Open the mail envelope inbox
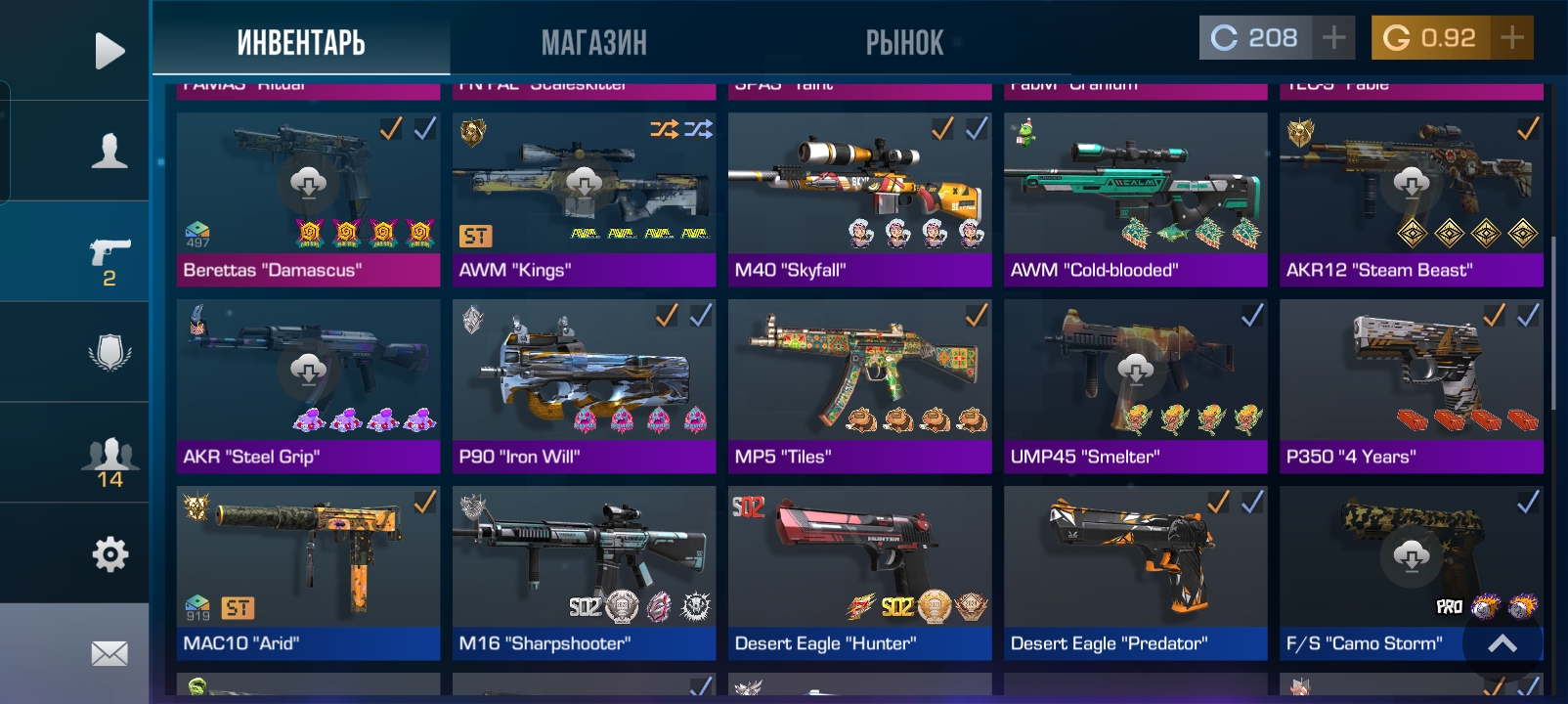 point(109,652)
